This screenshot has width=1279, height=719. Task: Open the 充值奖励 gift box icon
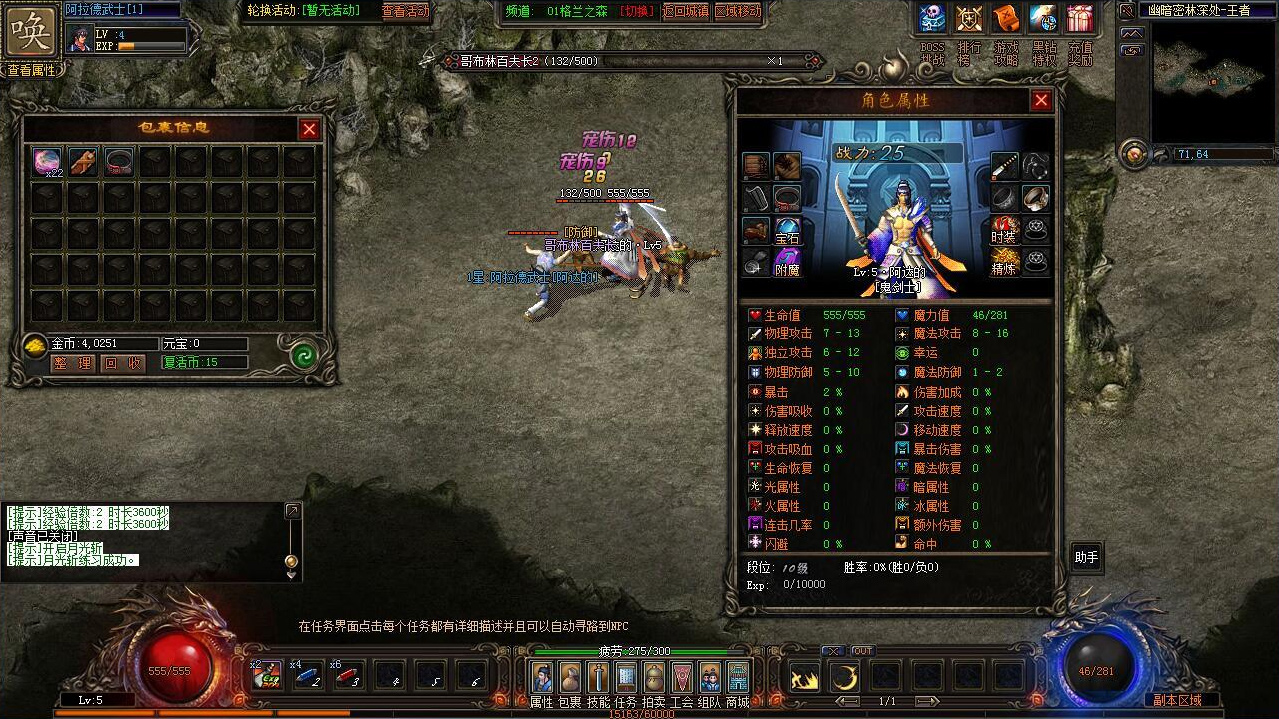click(1080, 19)
